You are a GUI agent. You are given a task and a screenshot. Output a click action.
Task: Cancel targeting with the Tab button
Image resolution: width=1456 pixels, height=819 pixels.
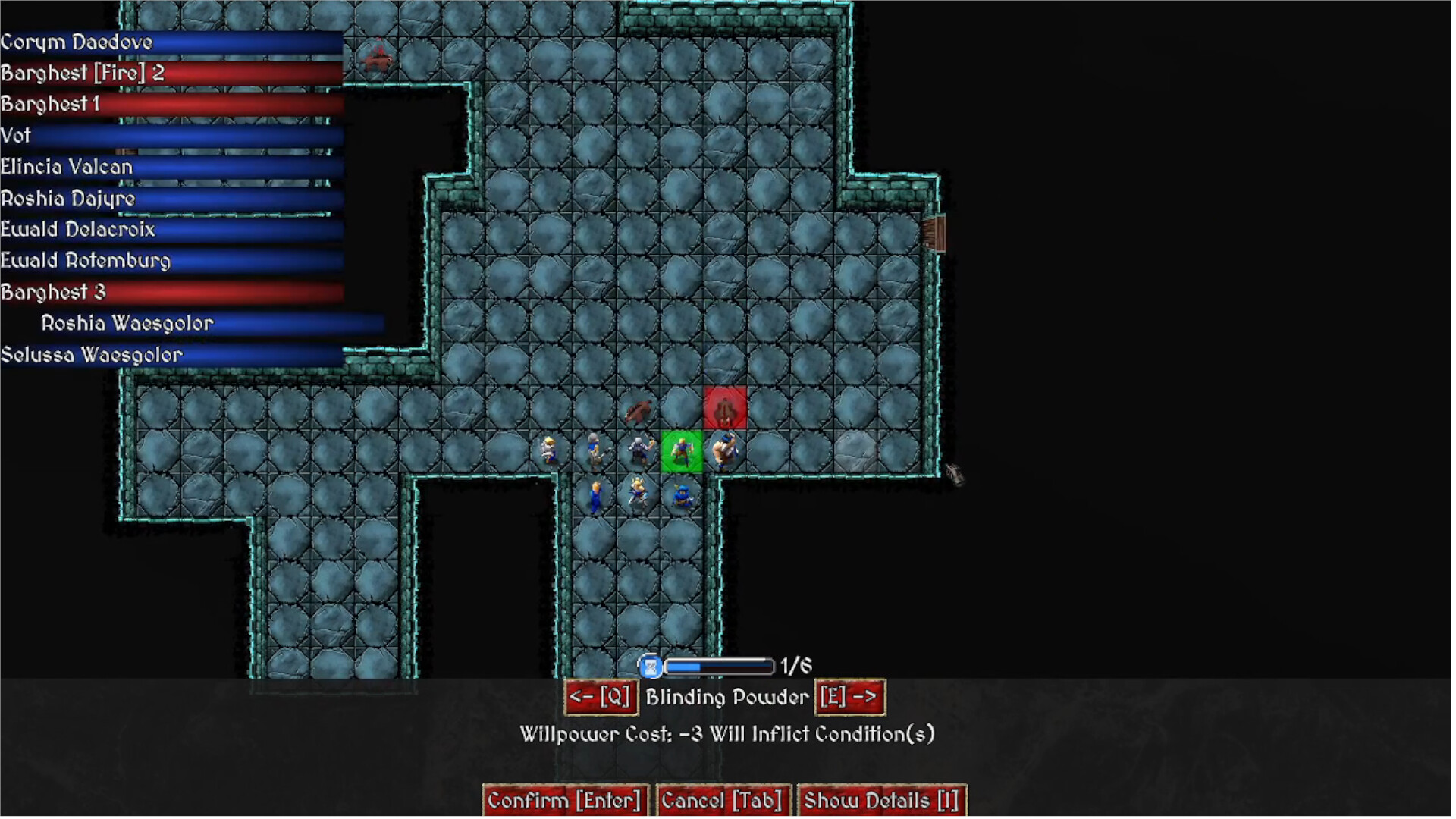(722, 799)
